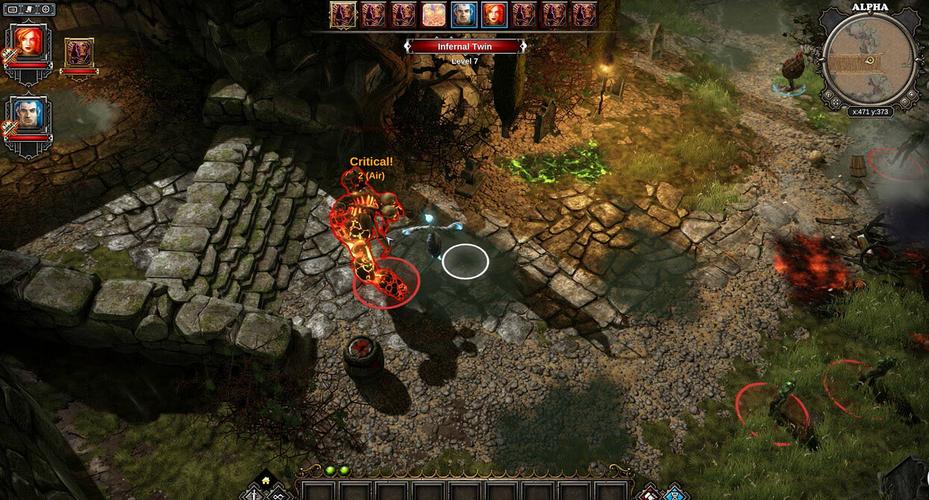Viewport: 929px width, 500px height.
Task: Click the blue-haired man in turn order
Action: [x=464, y=14]
